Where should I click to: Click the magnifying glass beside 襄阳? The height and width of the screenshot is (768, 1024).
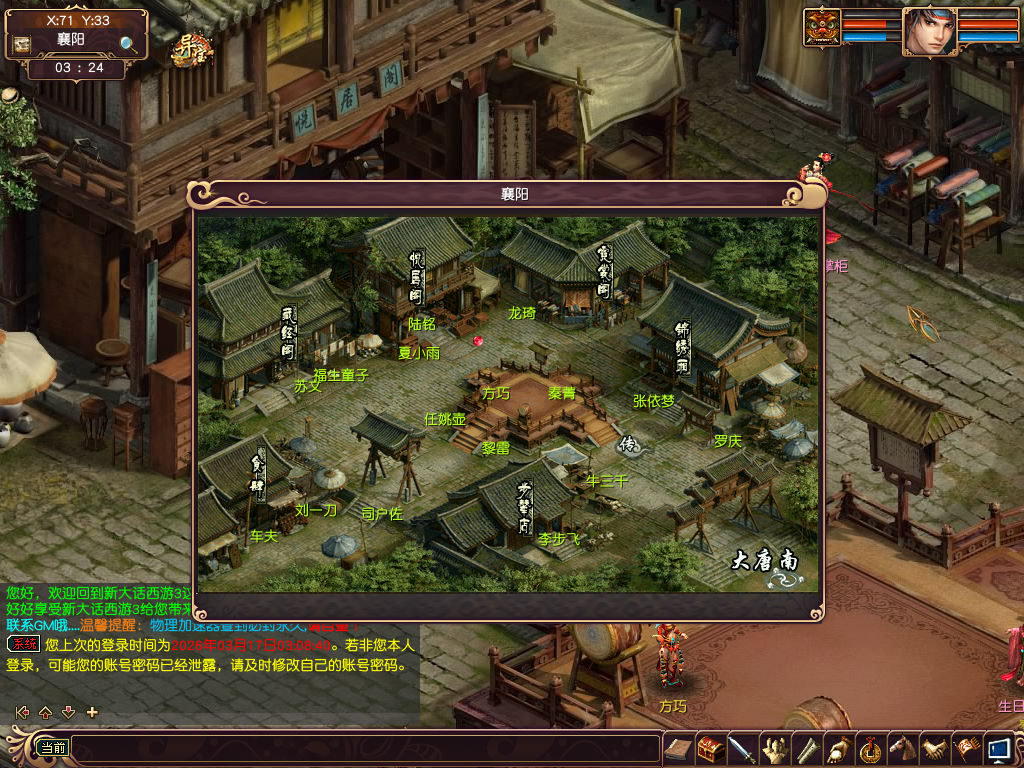[x=129, y=43]
